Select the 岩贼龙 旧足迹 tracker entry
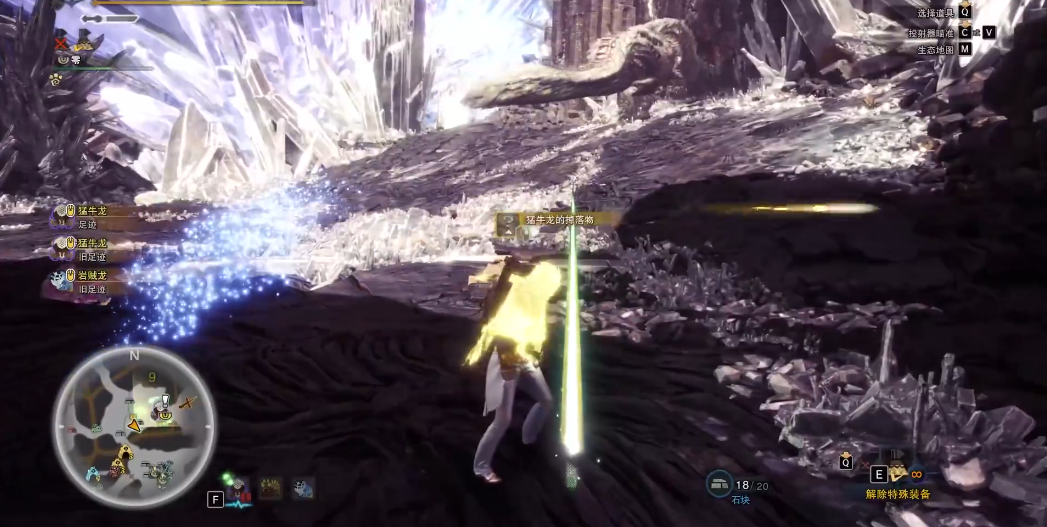Image resolution: width=1047 pixels, height=527 pixels. (x=88, y=281)
